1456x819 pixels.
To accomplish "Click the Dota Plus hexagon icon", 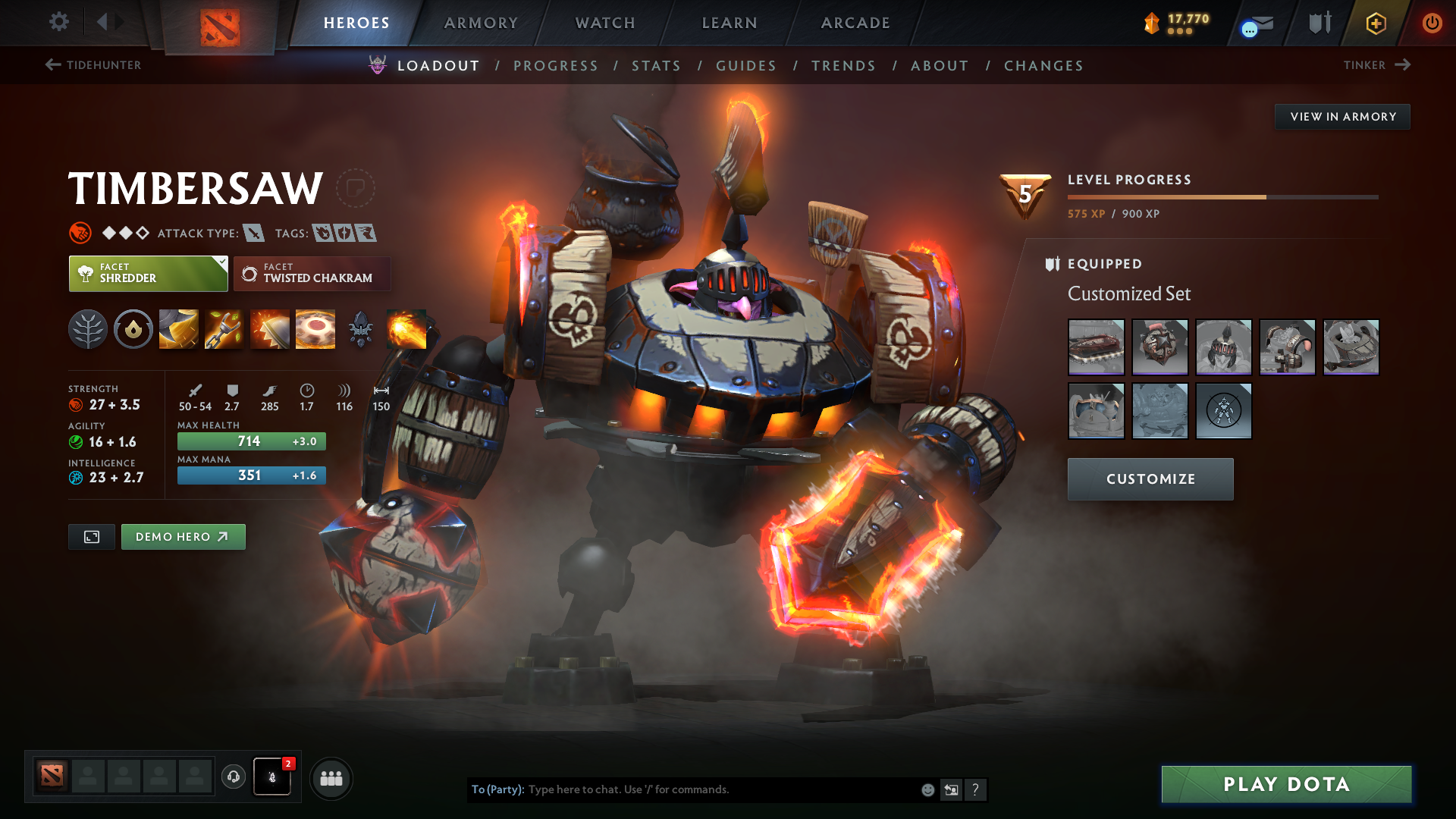I will point(1376,23).
